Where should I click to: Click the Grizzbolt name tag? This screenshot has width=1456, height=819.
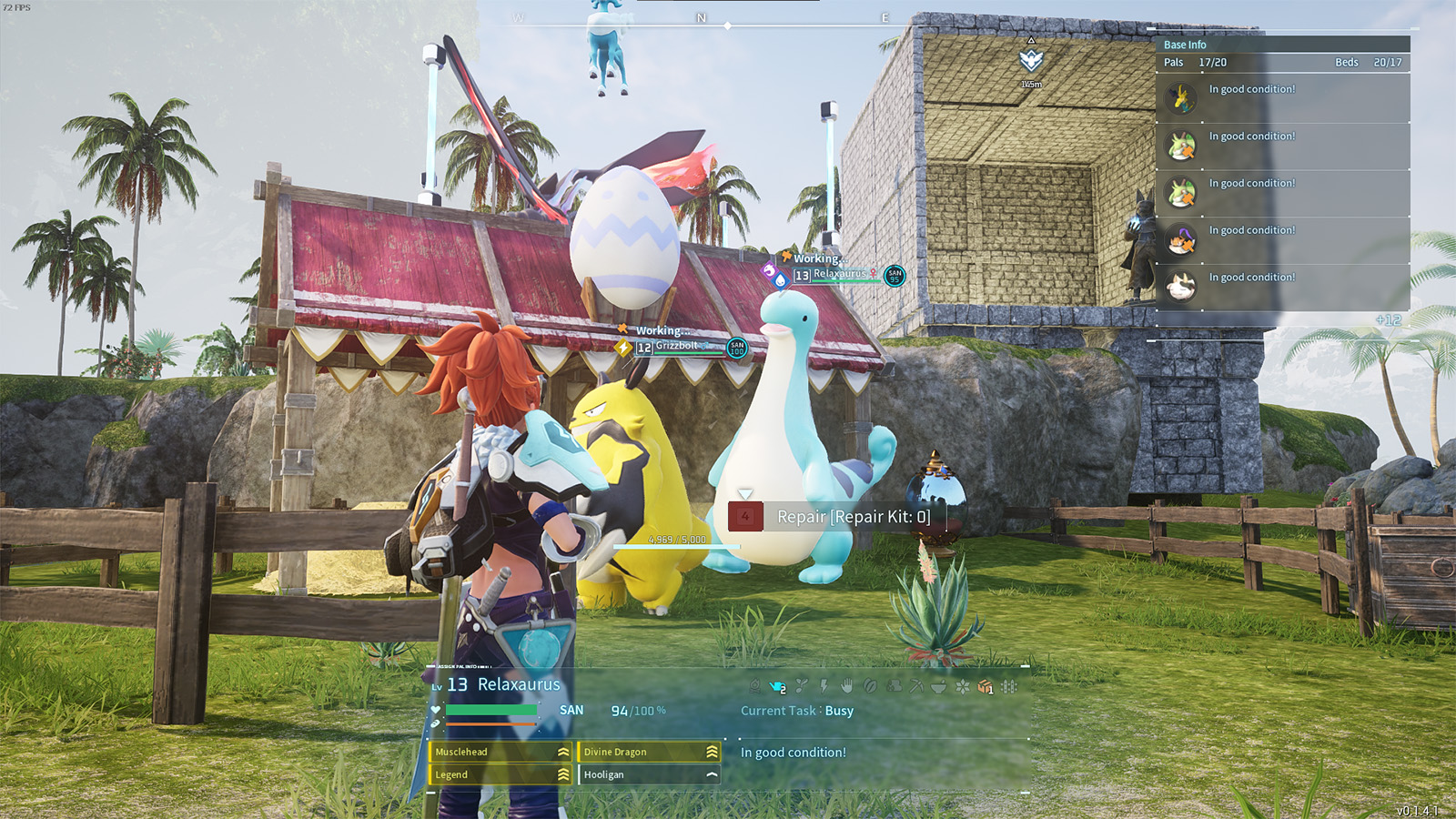coord(679,346)
